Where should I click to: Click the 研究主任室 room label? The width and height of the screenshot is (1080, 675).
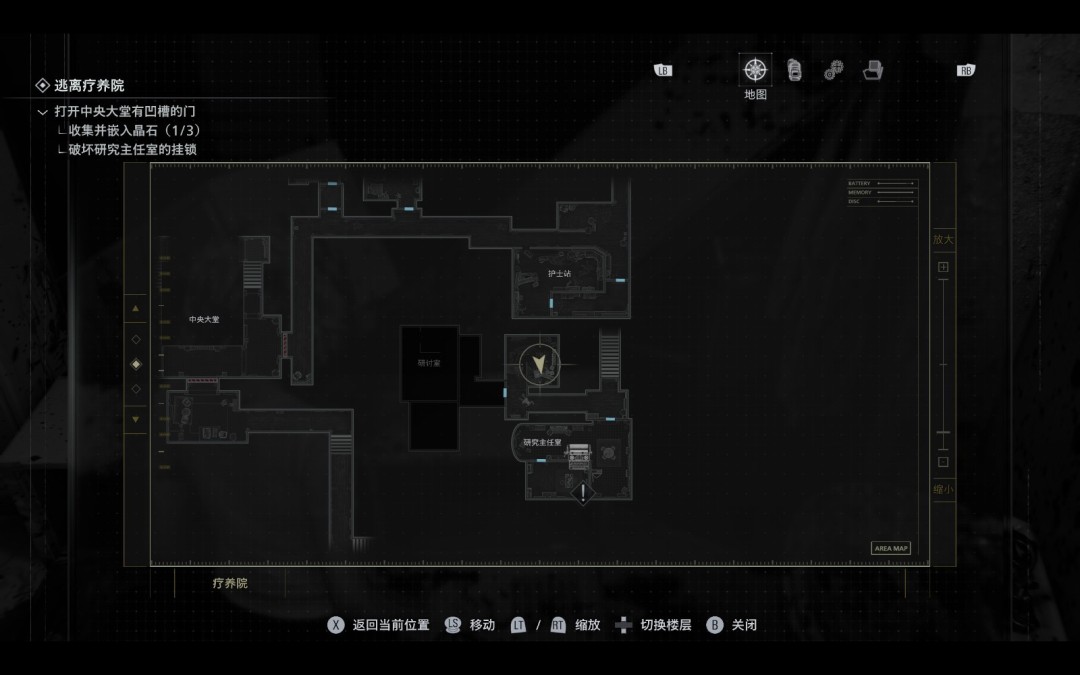[x=543, y=442]
